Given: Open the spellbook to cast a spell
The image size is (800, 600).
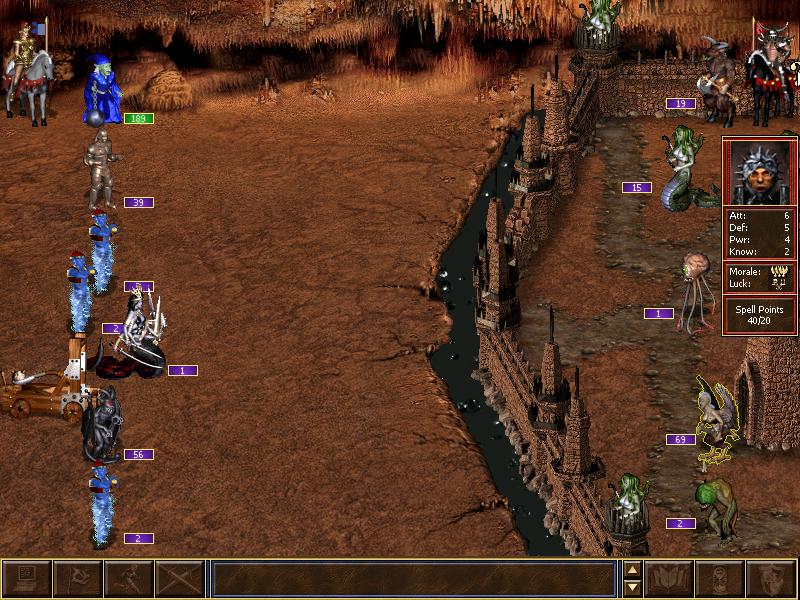Looking at the screenshot, I should 671,579.
